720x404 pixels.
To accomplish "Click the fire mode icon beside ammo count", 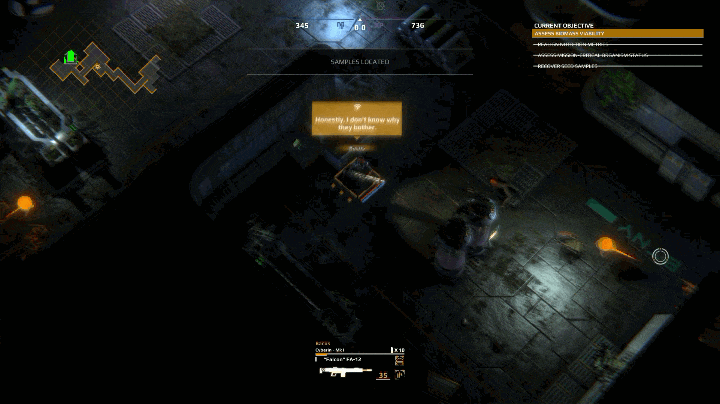I will tap(400, 374).
